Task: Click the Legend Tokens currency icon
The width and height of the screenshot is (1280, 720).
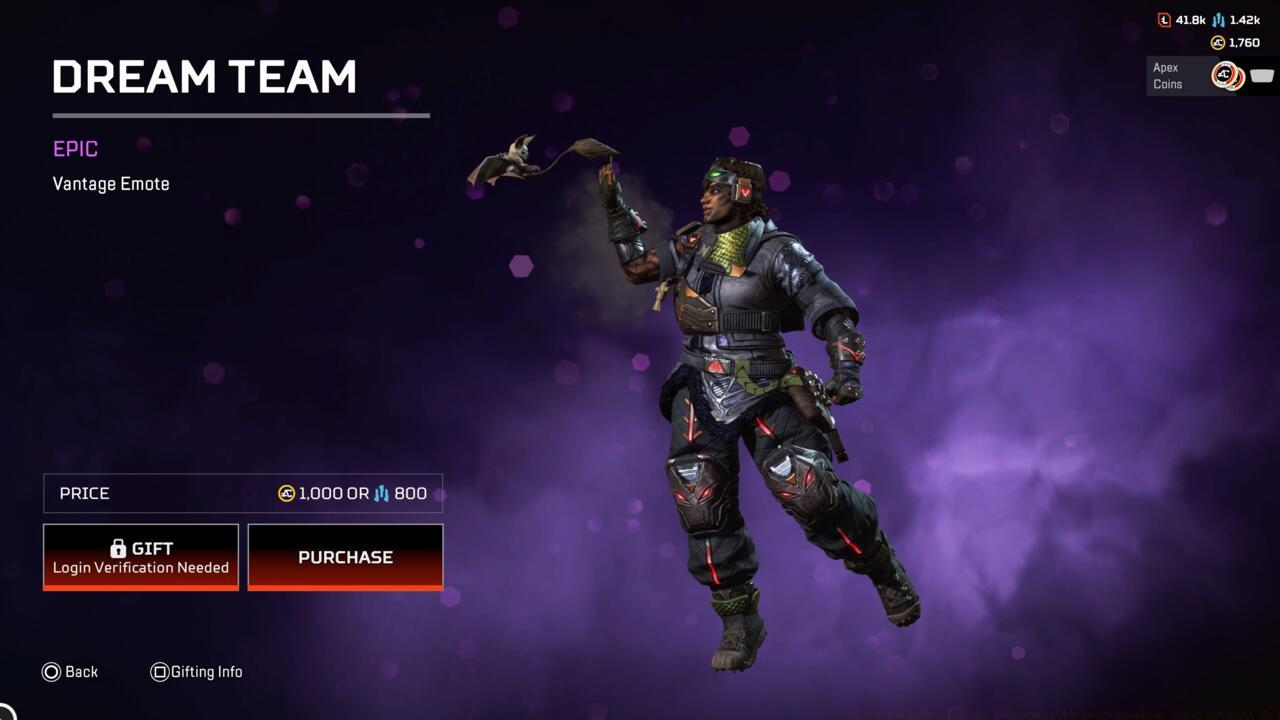Action: 1164,19
